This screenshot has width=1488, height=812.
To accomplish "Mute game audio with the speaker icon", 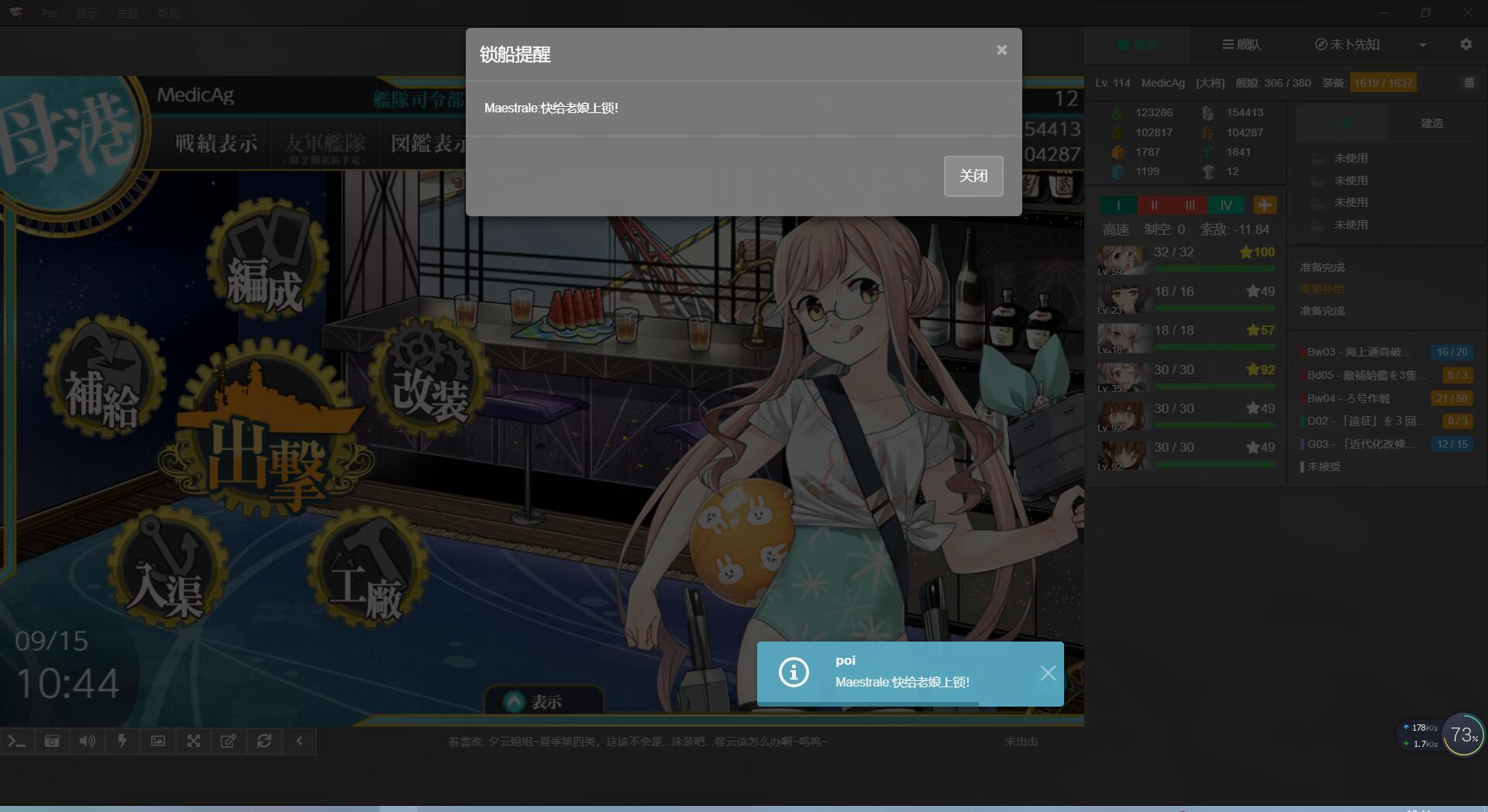I will (87, 741).
